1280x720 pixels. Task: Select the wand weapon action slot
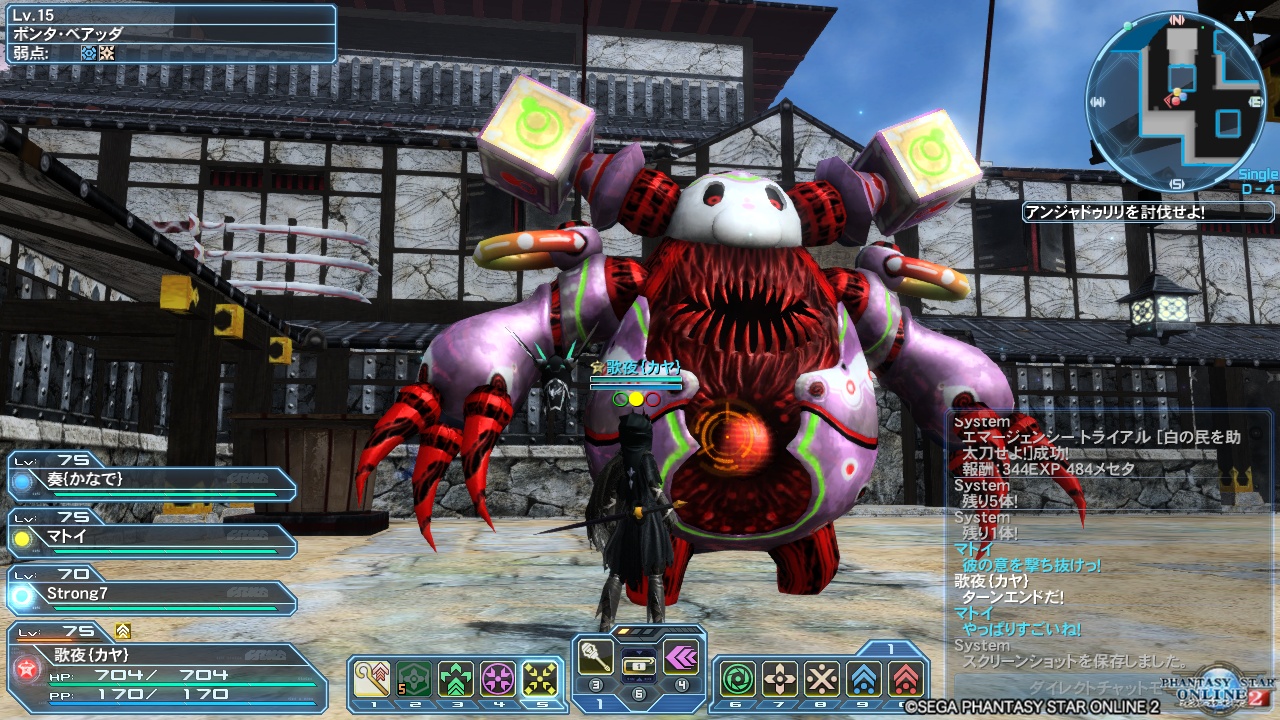point(598,657)
